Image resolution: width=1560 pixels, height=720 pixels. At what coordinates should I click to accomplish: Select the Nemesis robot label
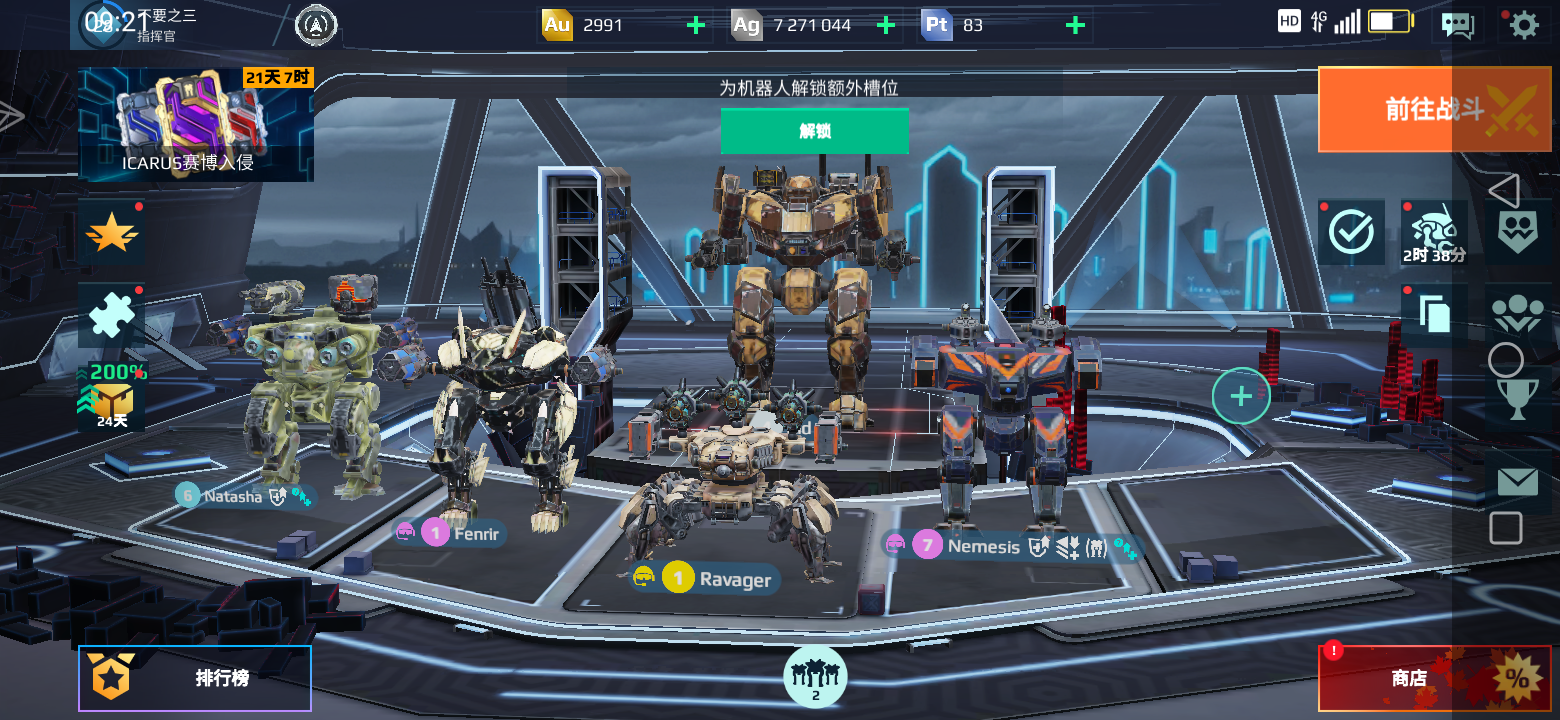click(983, 546)
